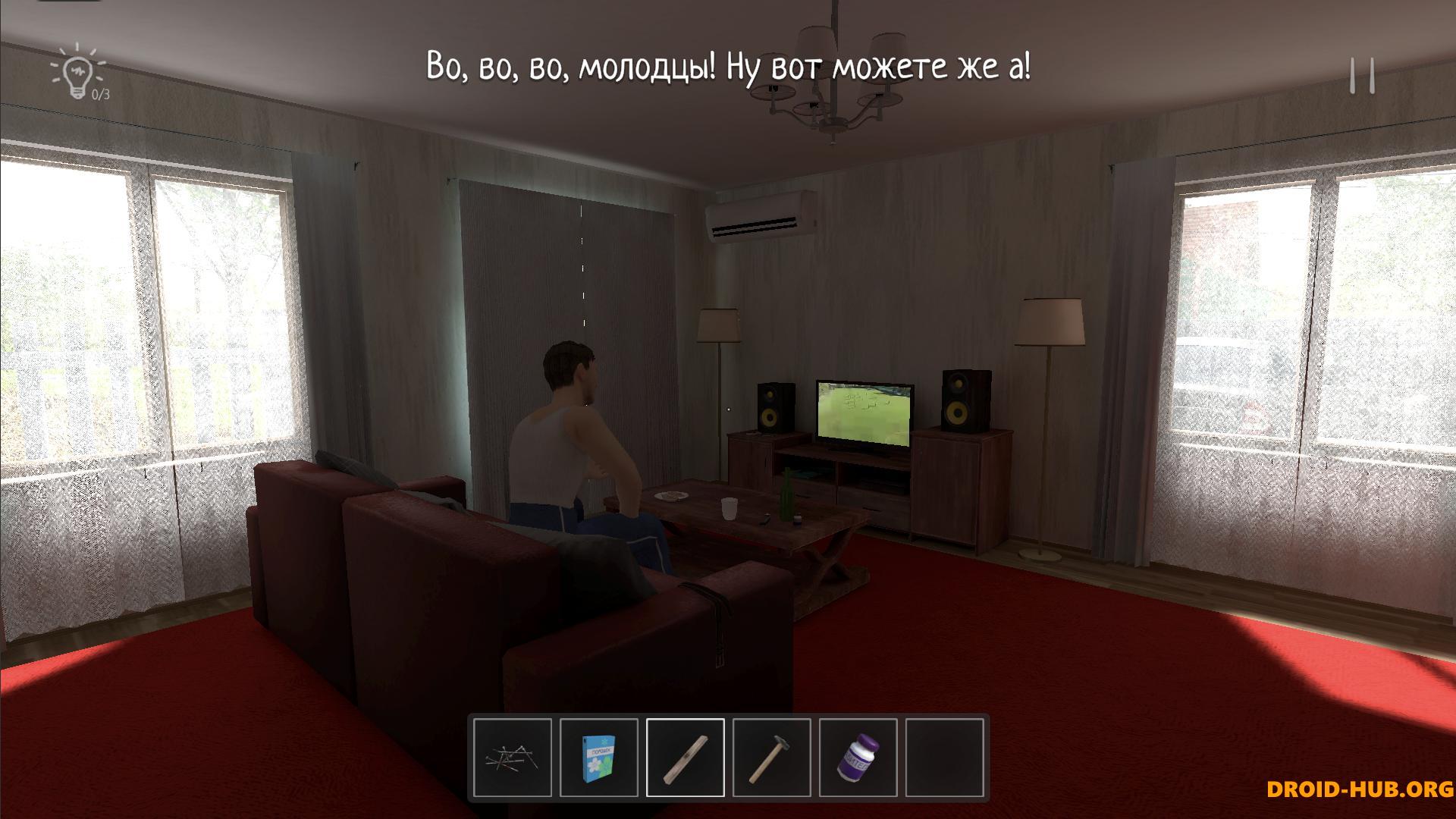
Task: Click the subtitle text at the top
Action: [x=728, y=67]
